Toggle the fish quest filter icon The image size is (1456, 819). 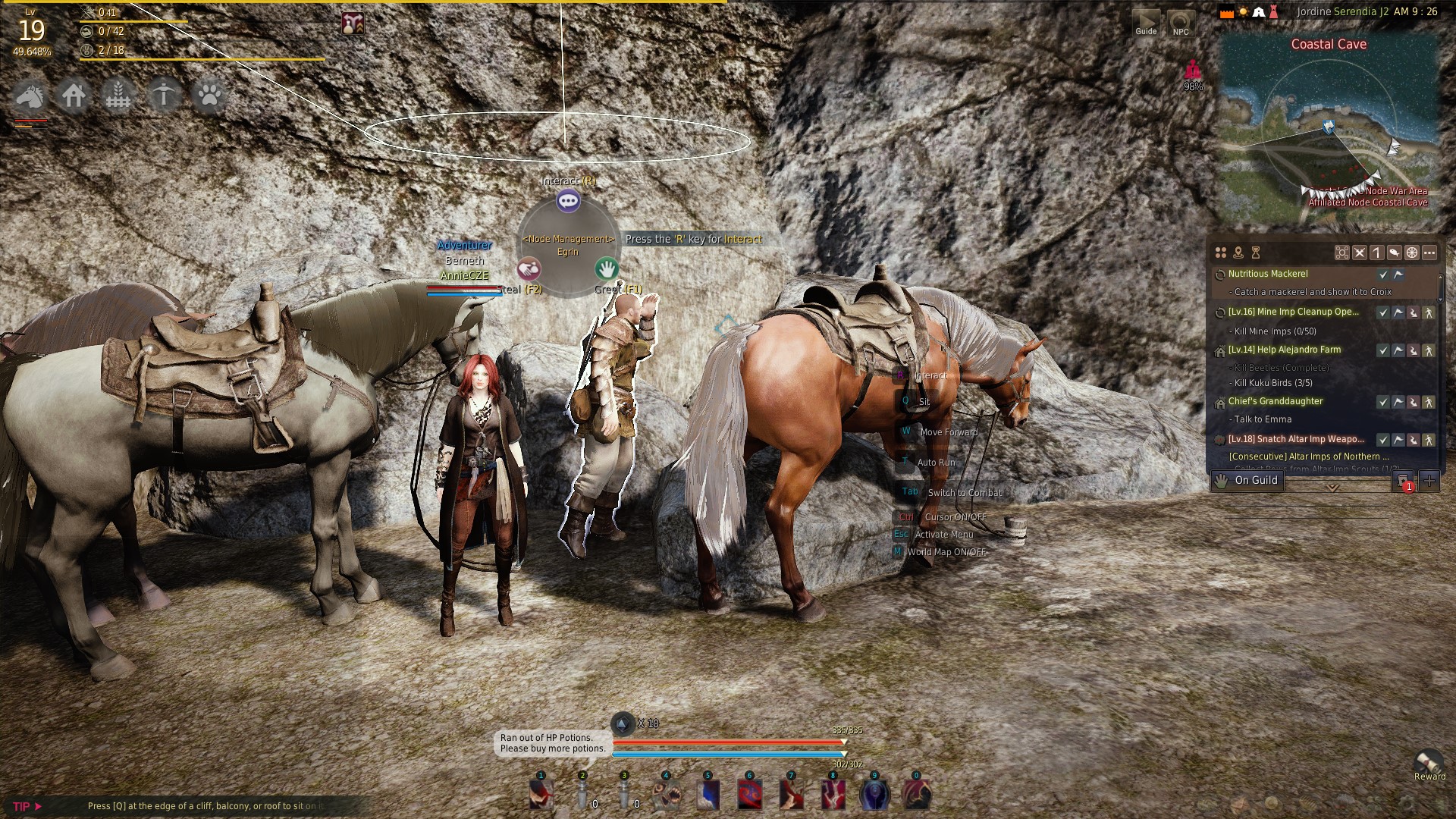[x=1394, y=253]
